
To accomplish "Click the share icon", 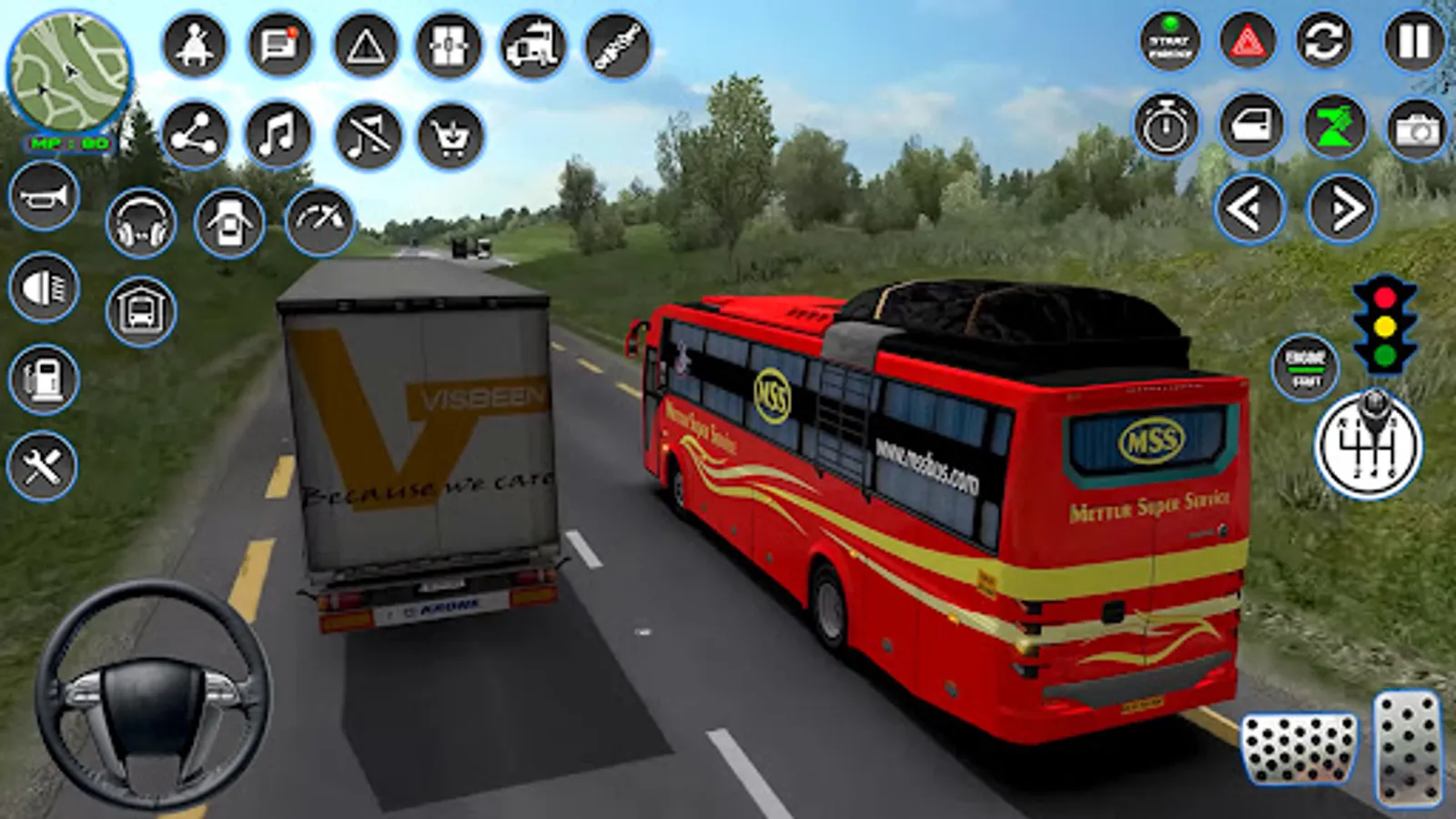I will click(195, 136).
